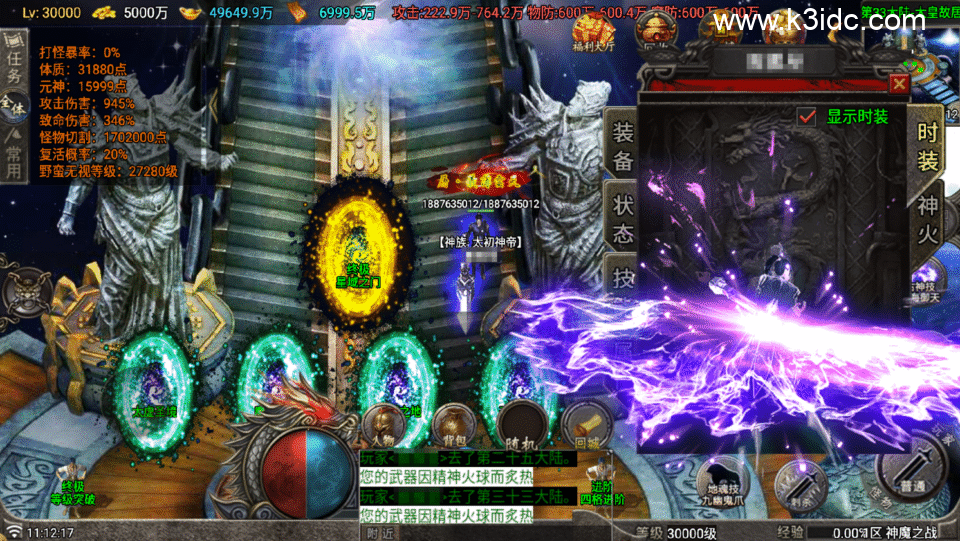Screen dimensions: 960x541
Task: Switch chat to the 附近 nearby channel
Action: coord(380,533)
